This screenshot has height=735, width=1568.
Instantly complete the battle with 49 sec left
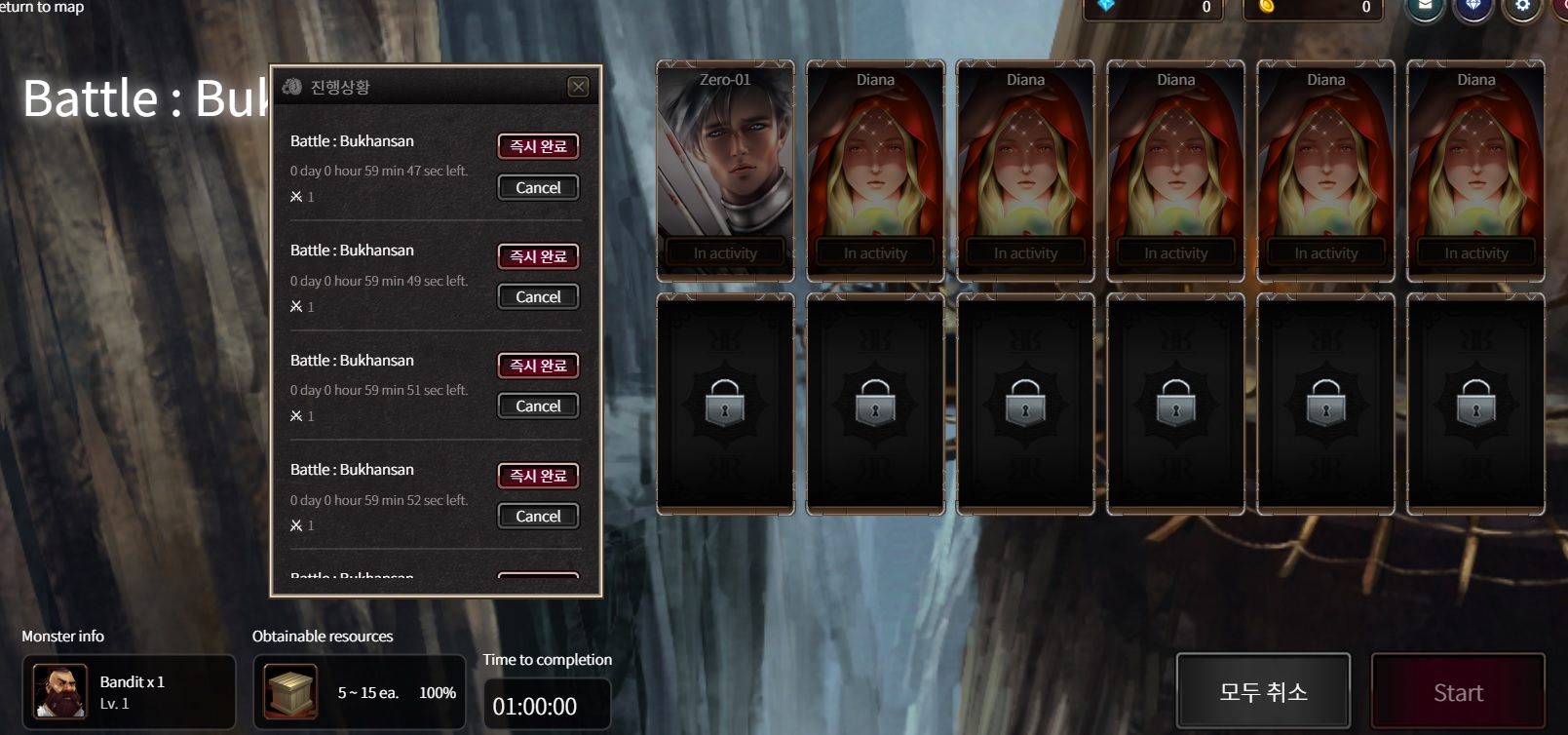click(538, 256)
